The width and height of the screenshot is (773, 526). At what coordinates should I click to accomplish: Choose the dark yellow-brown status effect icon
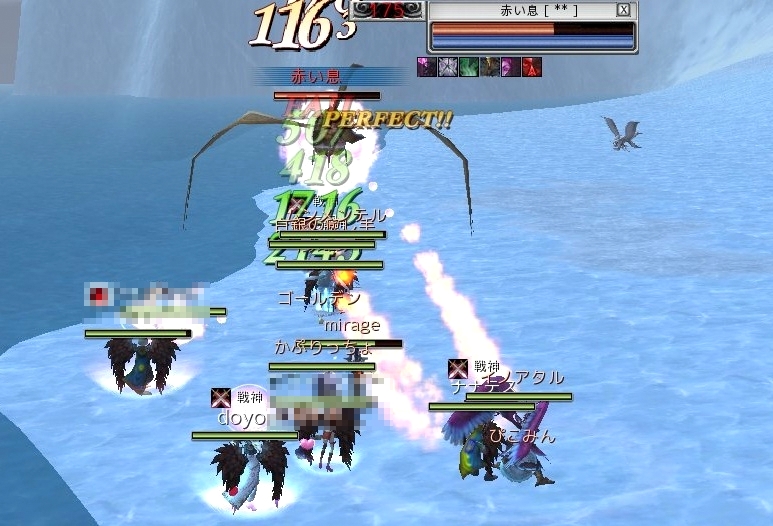(489, 67)
